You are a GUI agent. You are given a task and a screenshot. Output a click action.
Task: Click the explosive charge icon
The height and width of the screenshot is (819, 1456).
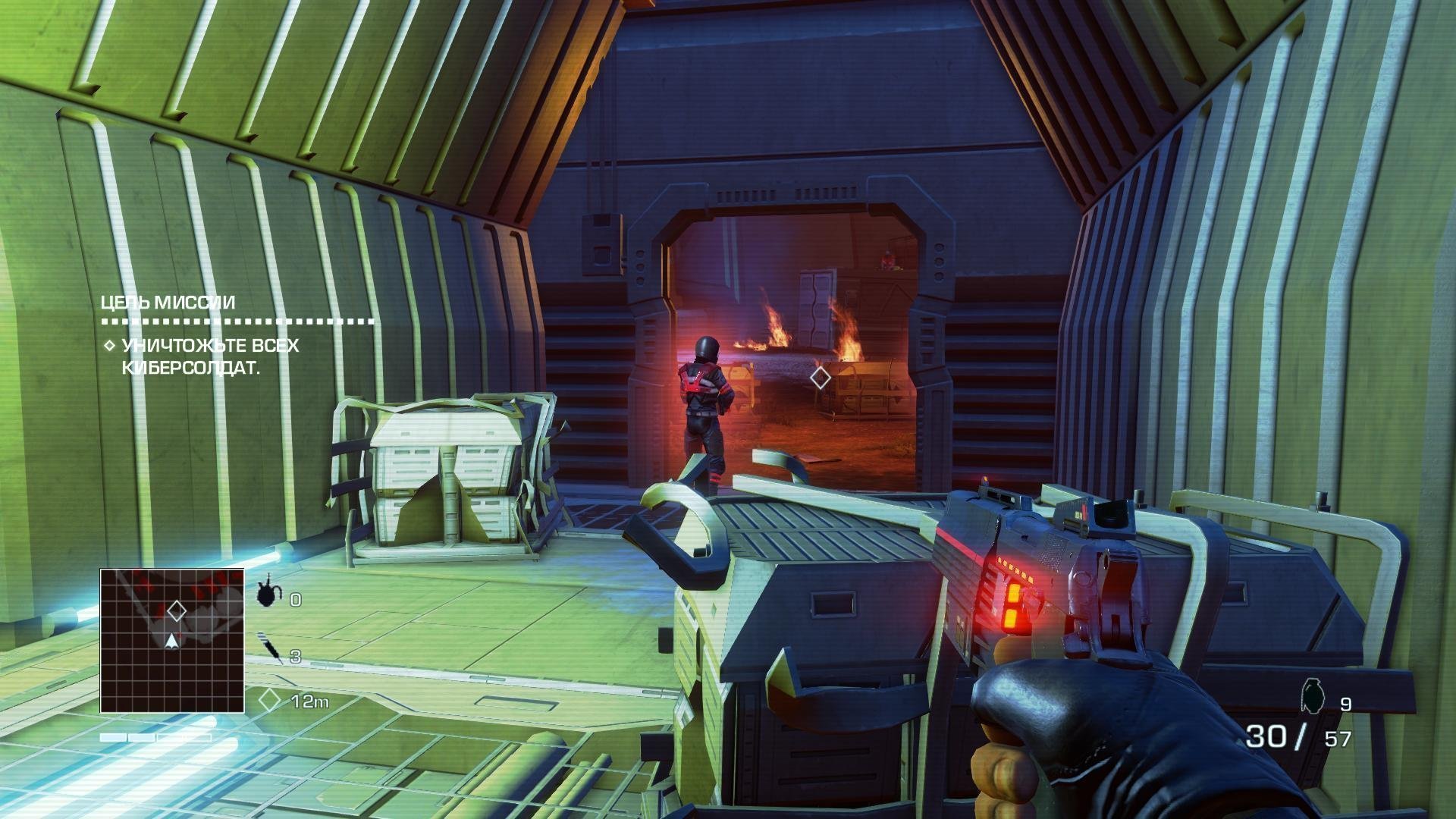pyautogui.click(x=267, y=594)
